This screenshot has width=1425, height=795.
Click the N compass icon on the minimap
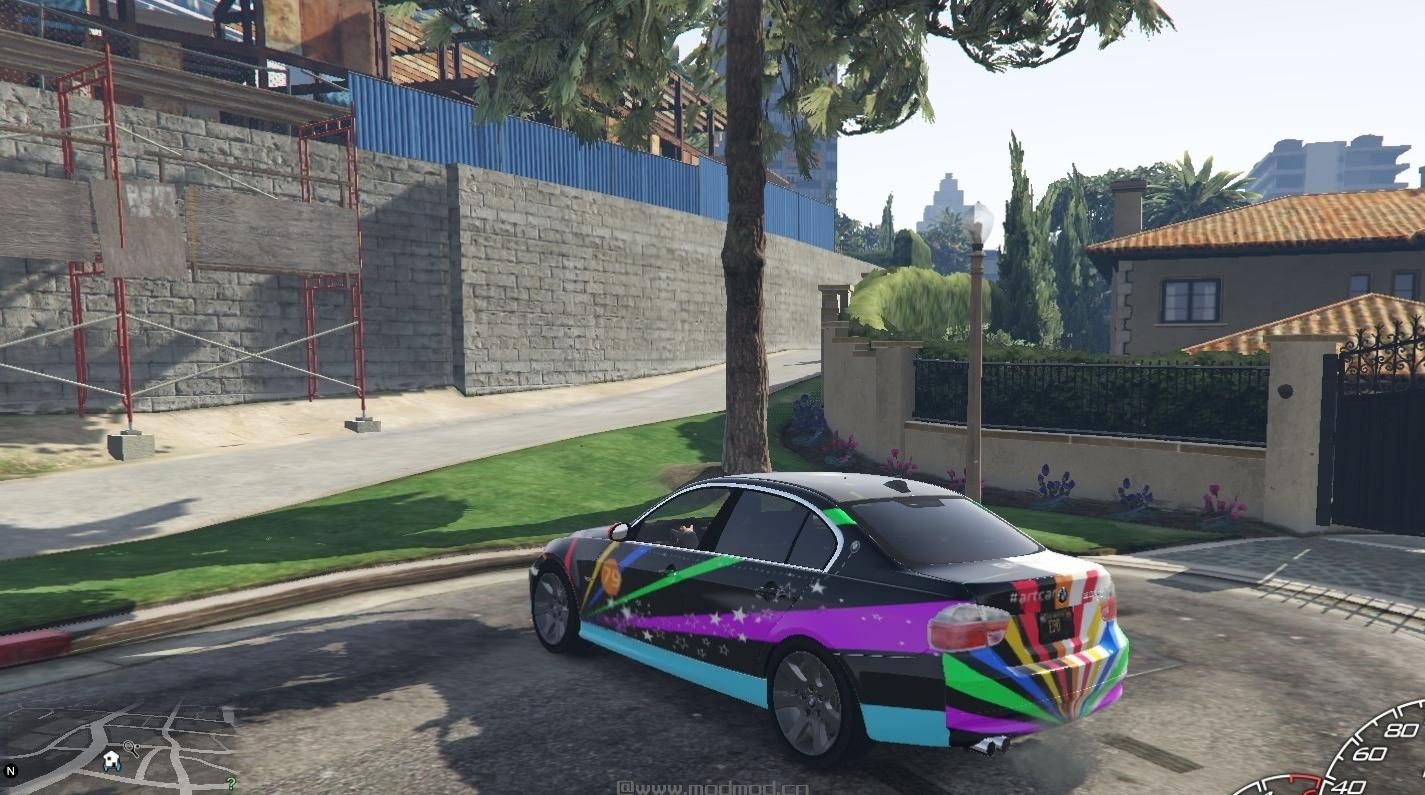[11, 770]
